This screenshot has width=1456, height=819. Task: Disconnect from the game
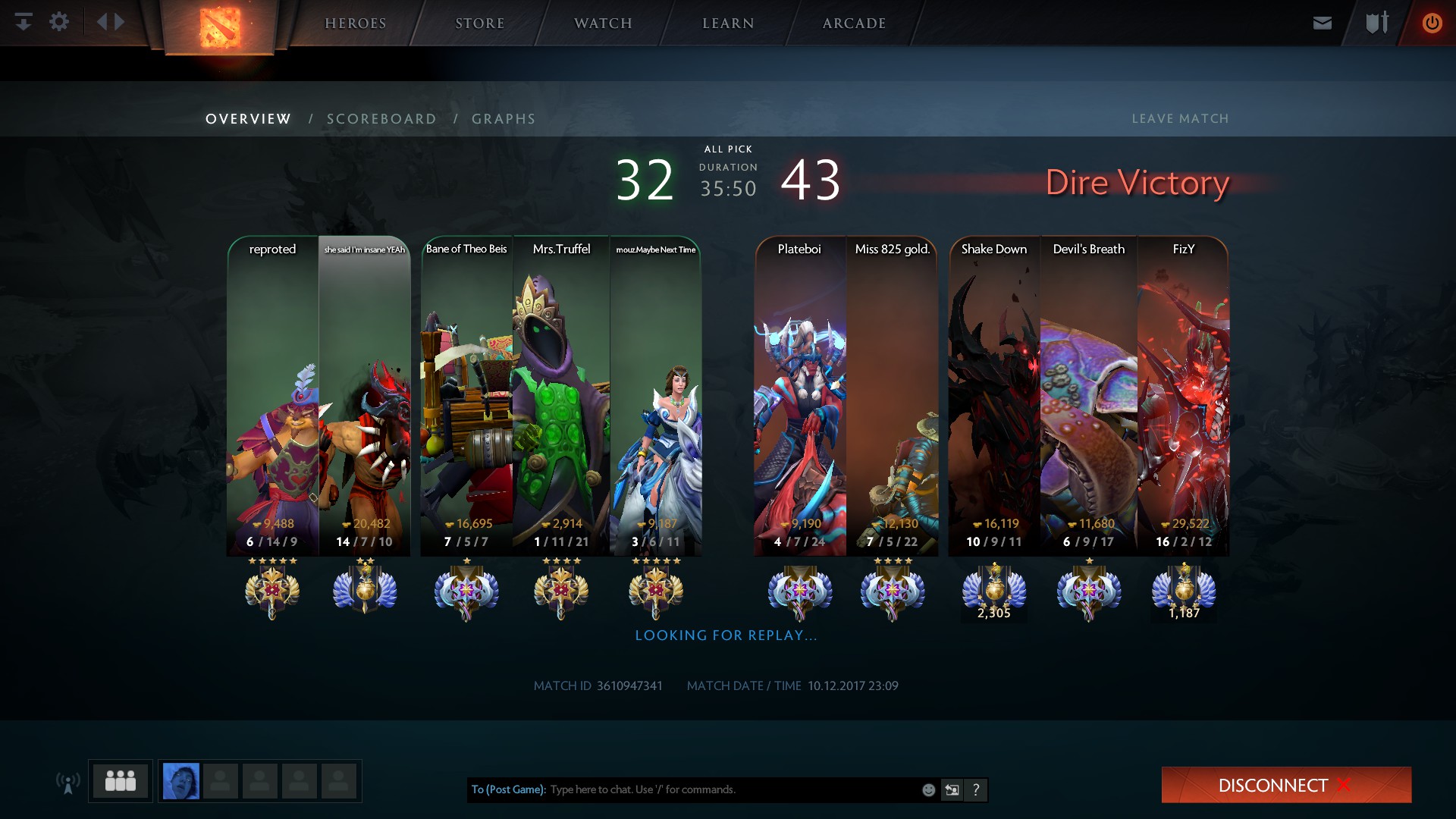(1286, 785)
